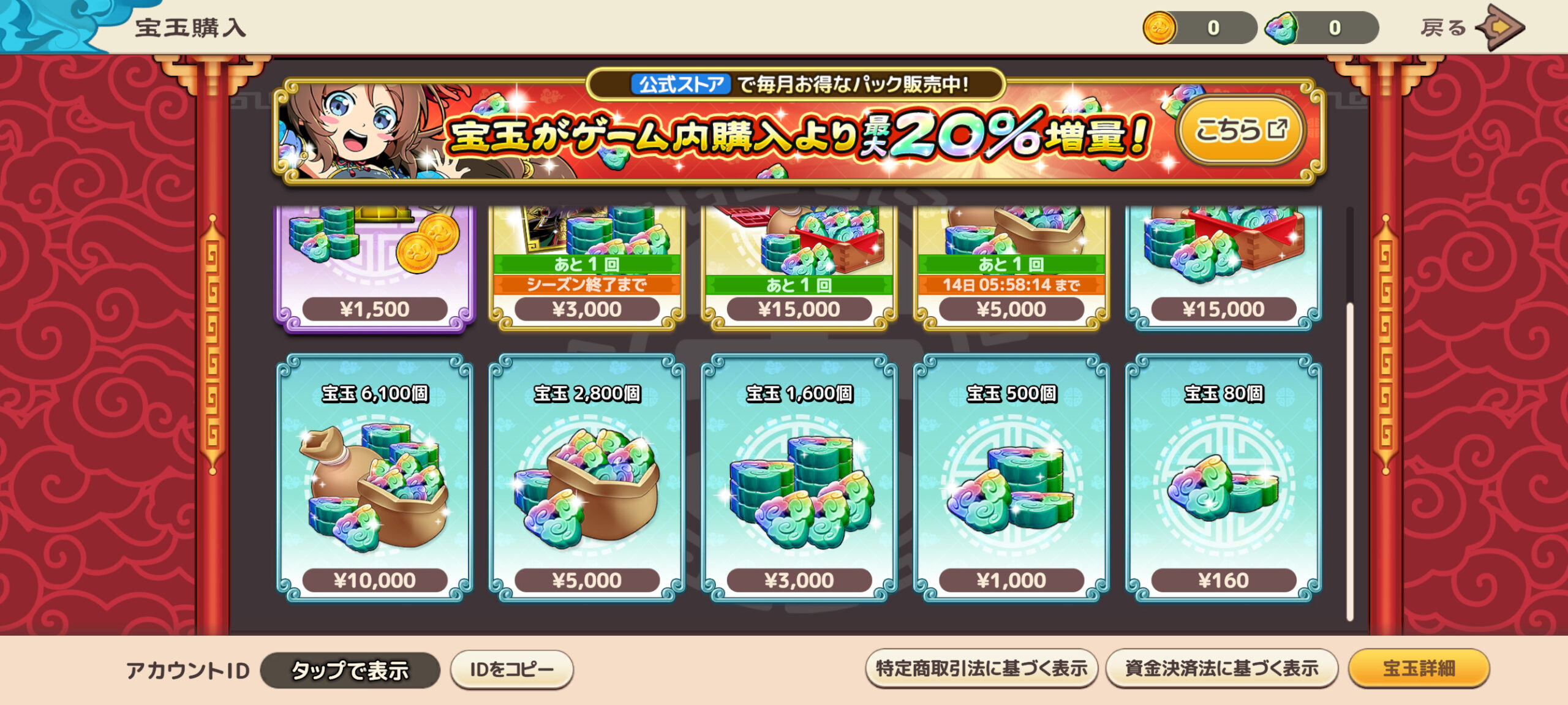Copy the account ID with IDをコピー

tap(511, 669)
